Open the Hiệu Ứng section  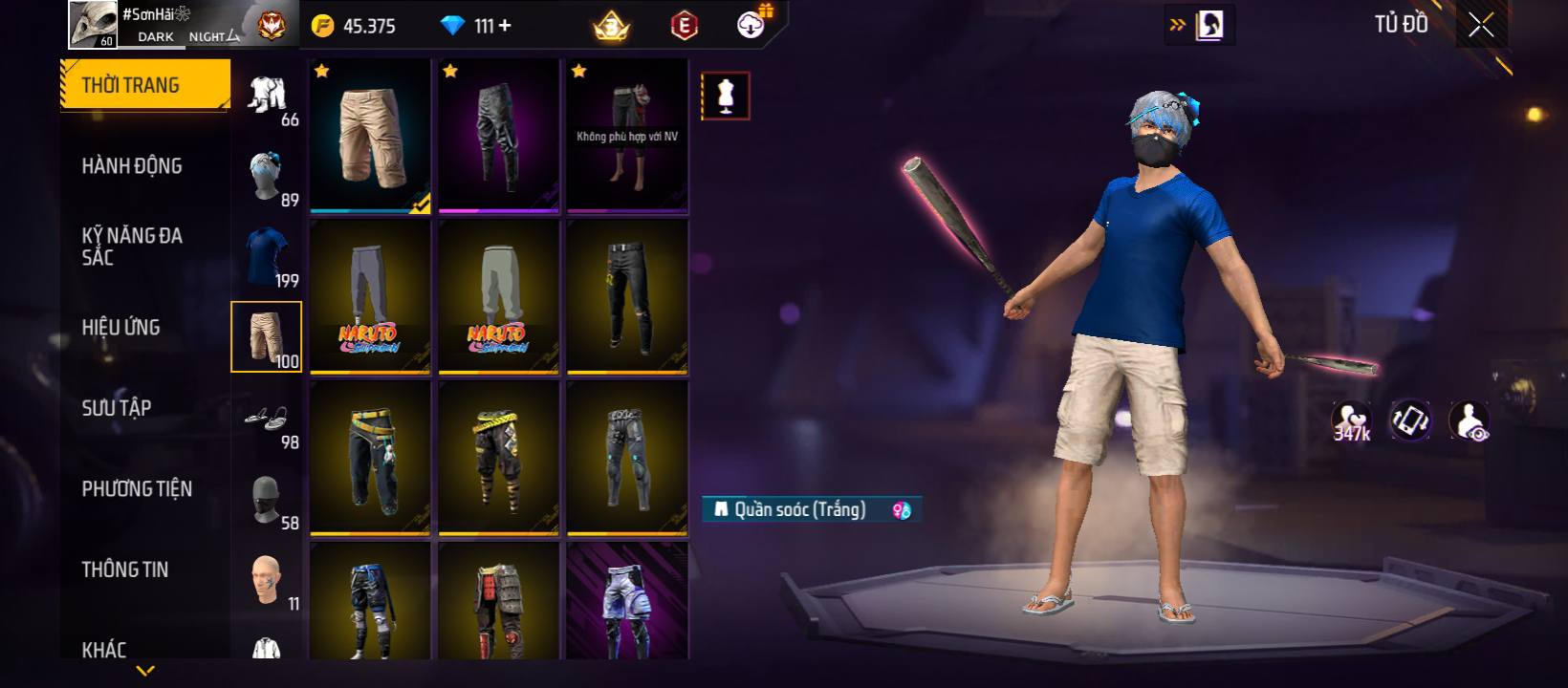121,328
